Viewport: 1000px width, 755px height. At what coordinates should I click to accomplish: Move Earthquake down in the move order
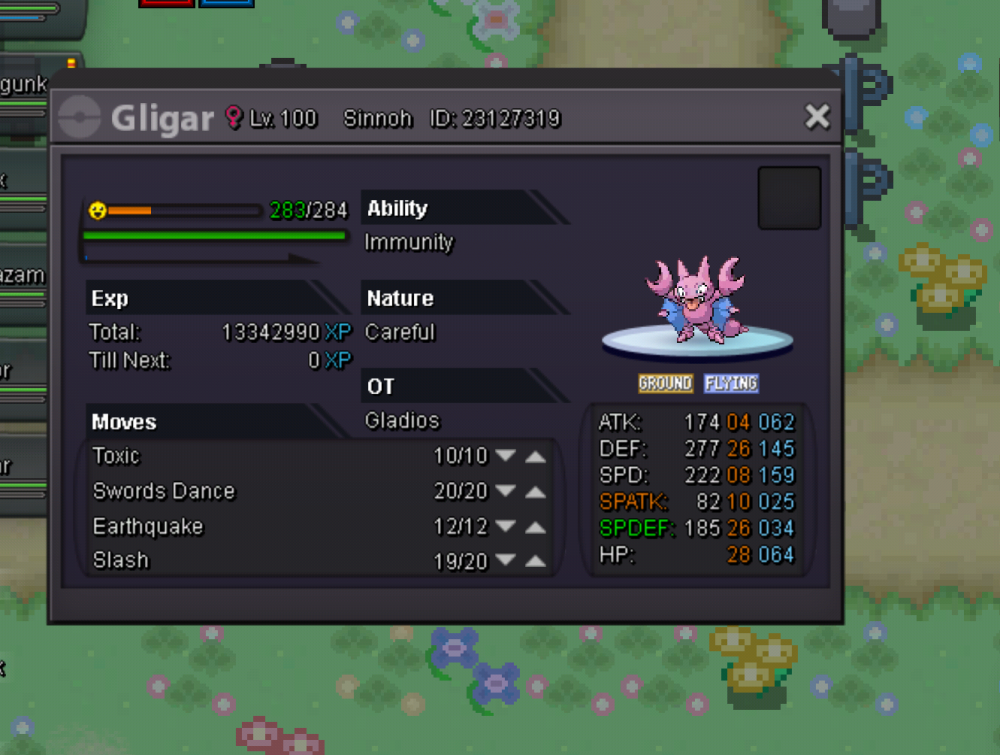[x=506, y=527]
